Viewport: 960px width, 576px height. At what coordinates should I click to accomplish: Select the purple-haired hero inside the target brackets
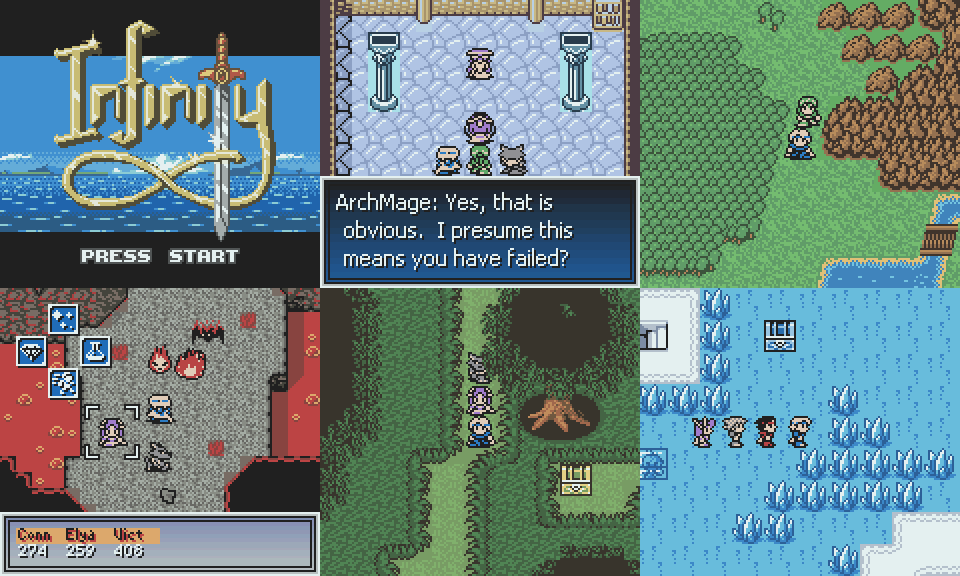(x=111, y=433)
